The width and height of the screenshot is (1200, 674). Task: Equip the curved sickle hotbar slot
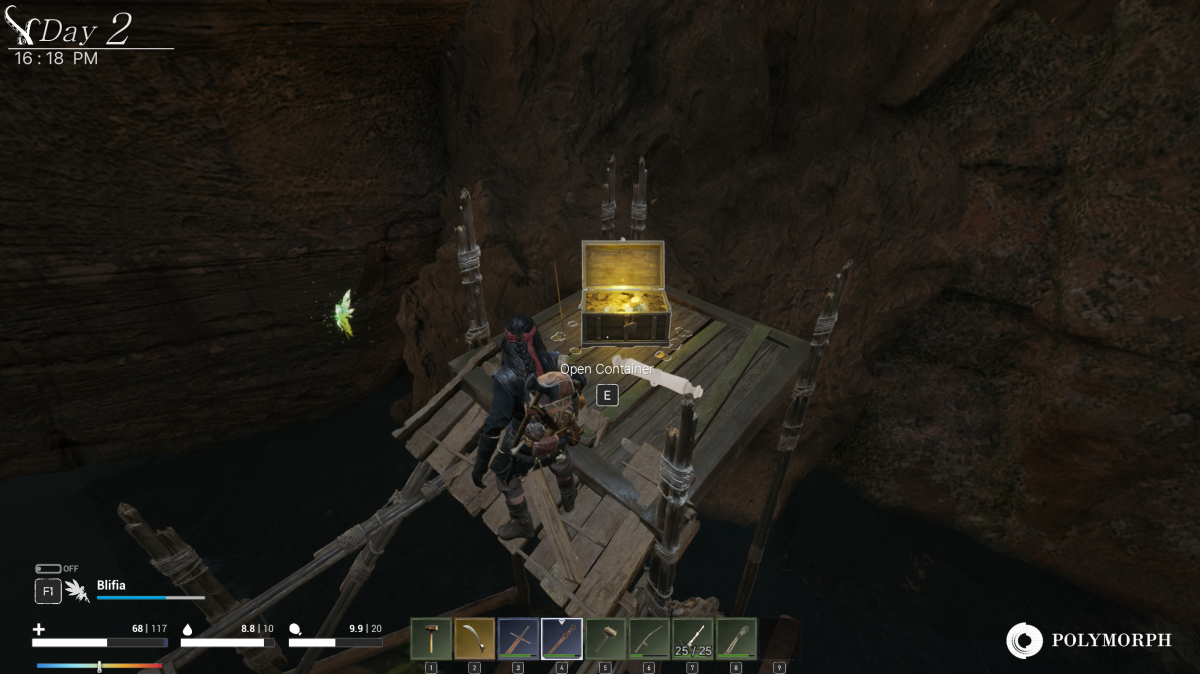pos(474,639)
